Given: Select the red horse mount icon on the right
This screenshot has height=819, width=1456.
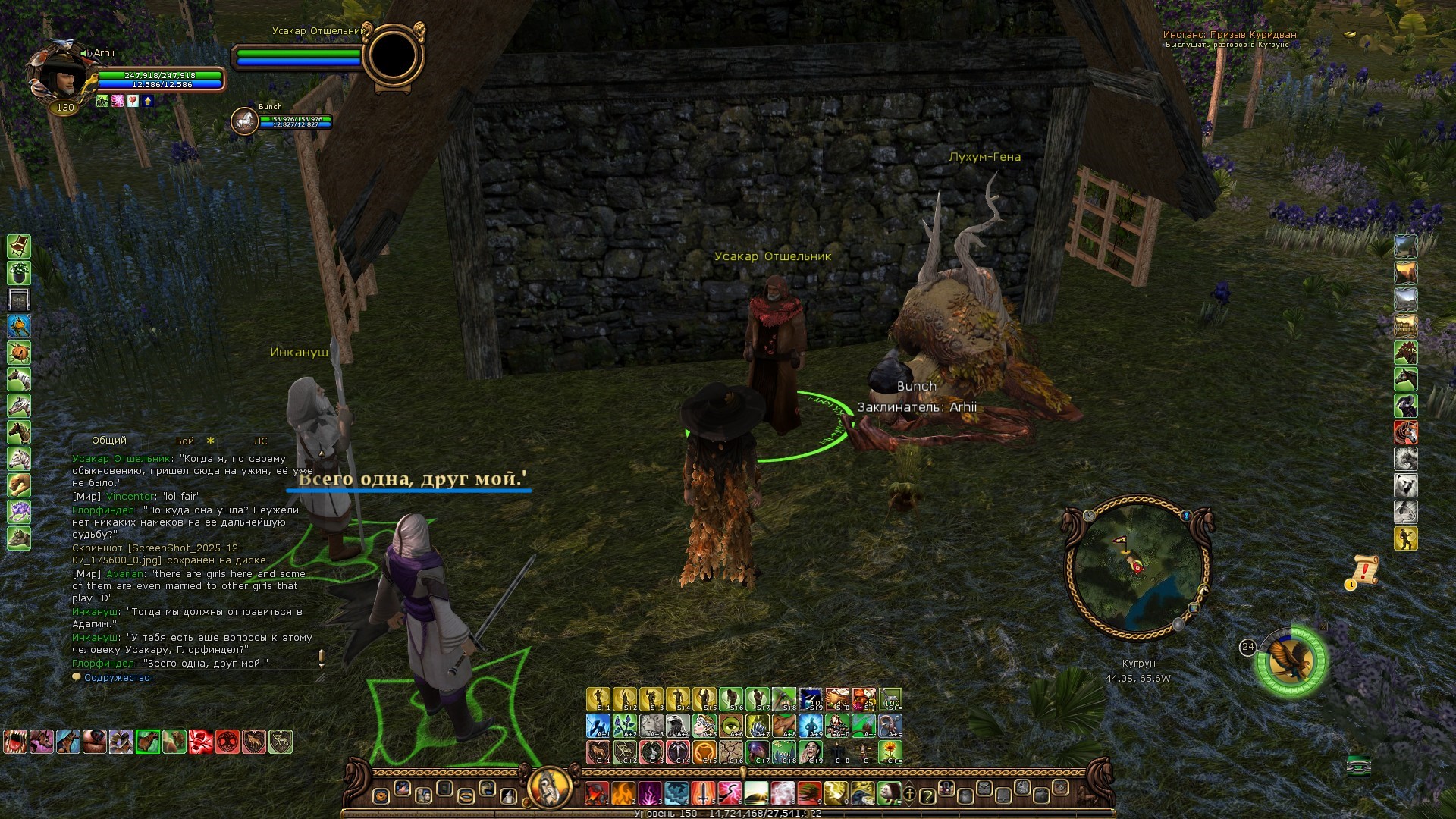Looking at the screenshot, I should pyautogui.click(x=1406, y=432).
